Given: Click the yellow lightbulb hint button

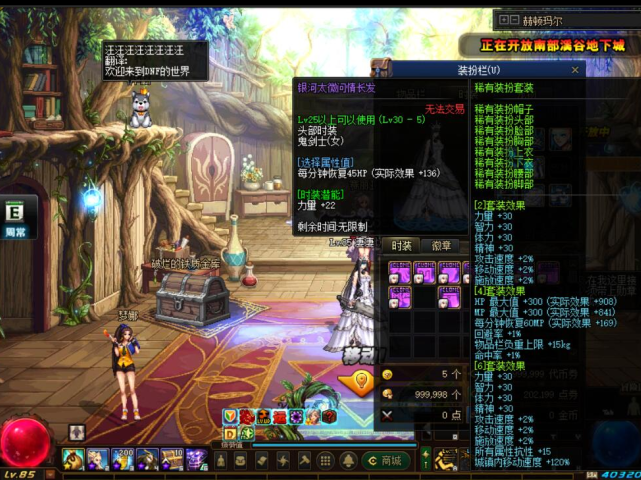Looking at the screenshot, I should pyautogui.click(x=358, y=381).
